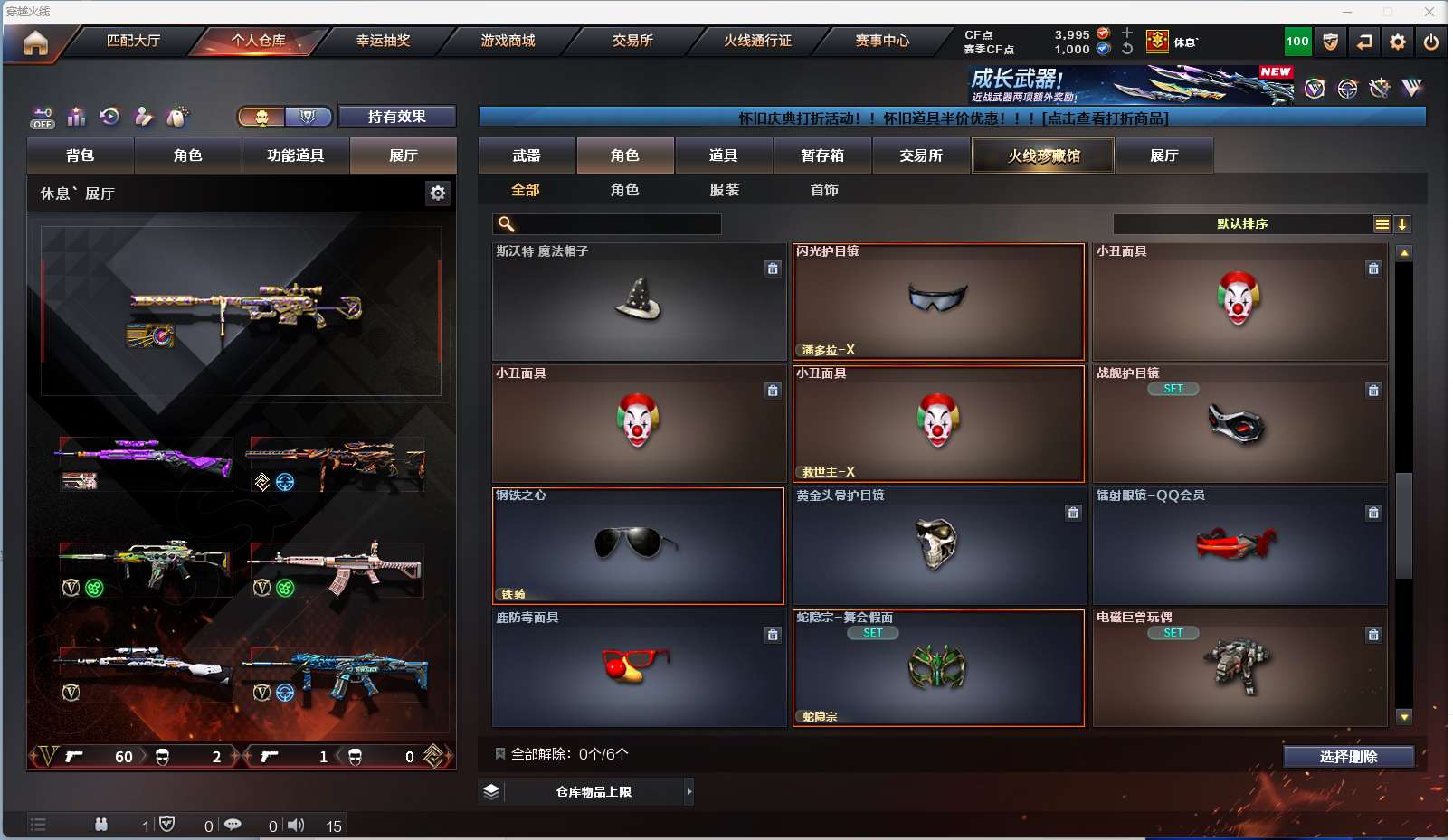This screenshot has height=840, width=1453.
Task: Select the 斯沃特 魔法帽子 item
Action: (x=638, y=302)
